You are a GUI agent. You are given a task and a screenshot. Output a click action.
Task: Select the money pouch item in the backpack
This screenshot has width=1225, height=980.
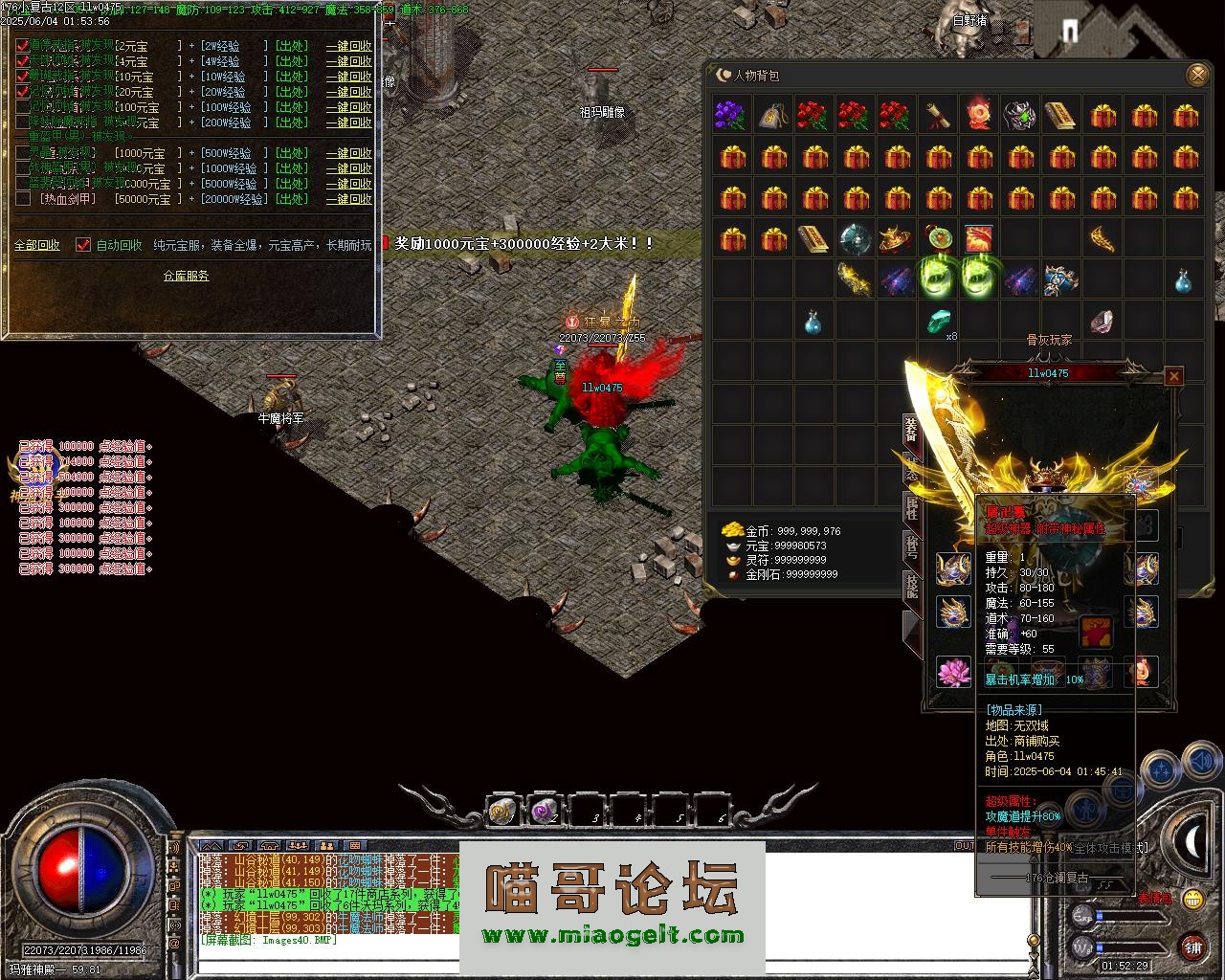point(772,116)
